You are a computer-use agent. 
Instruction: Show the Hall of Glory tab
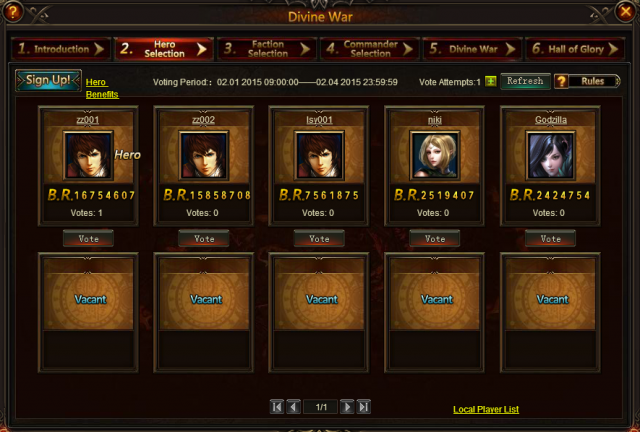575,49
